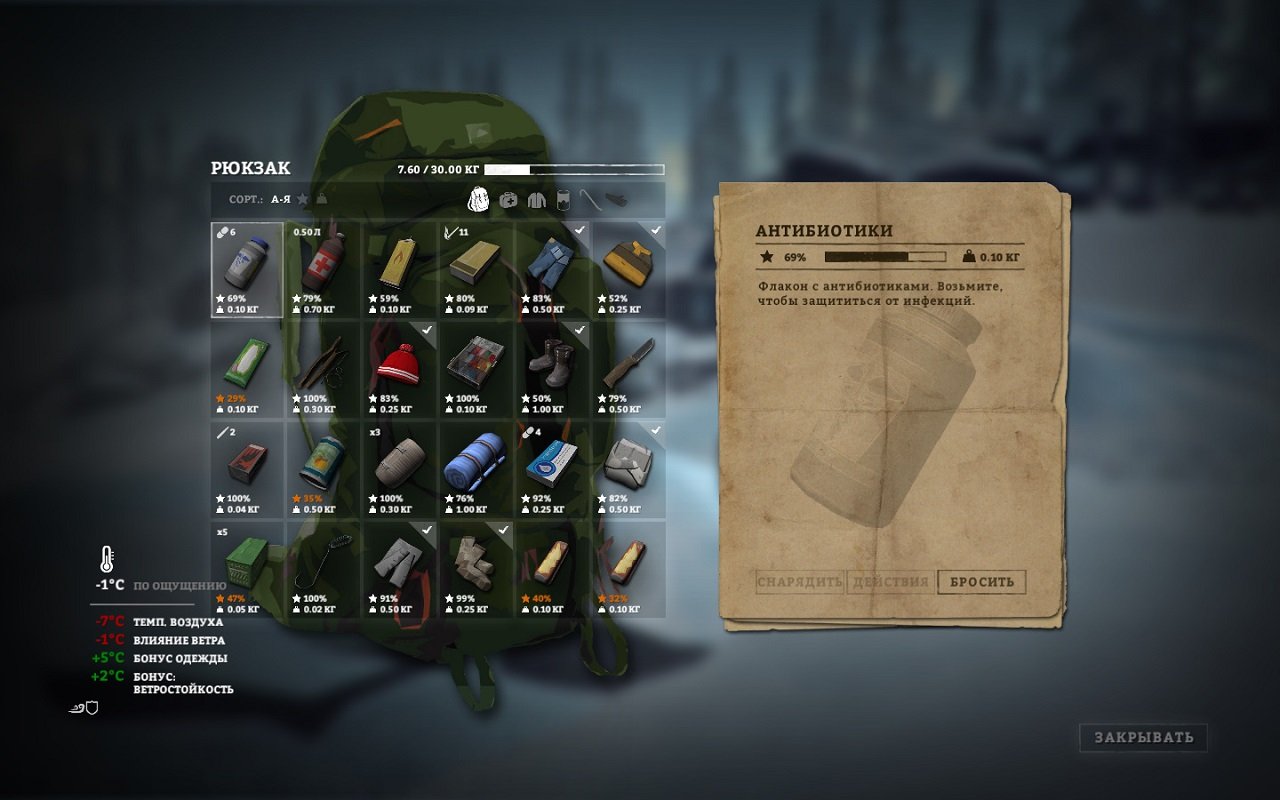This screenshot has width=1280, height=800.
Task: Switch sort order via the А-Я option
Action: point(280,199)
